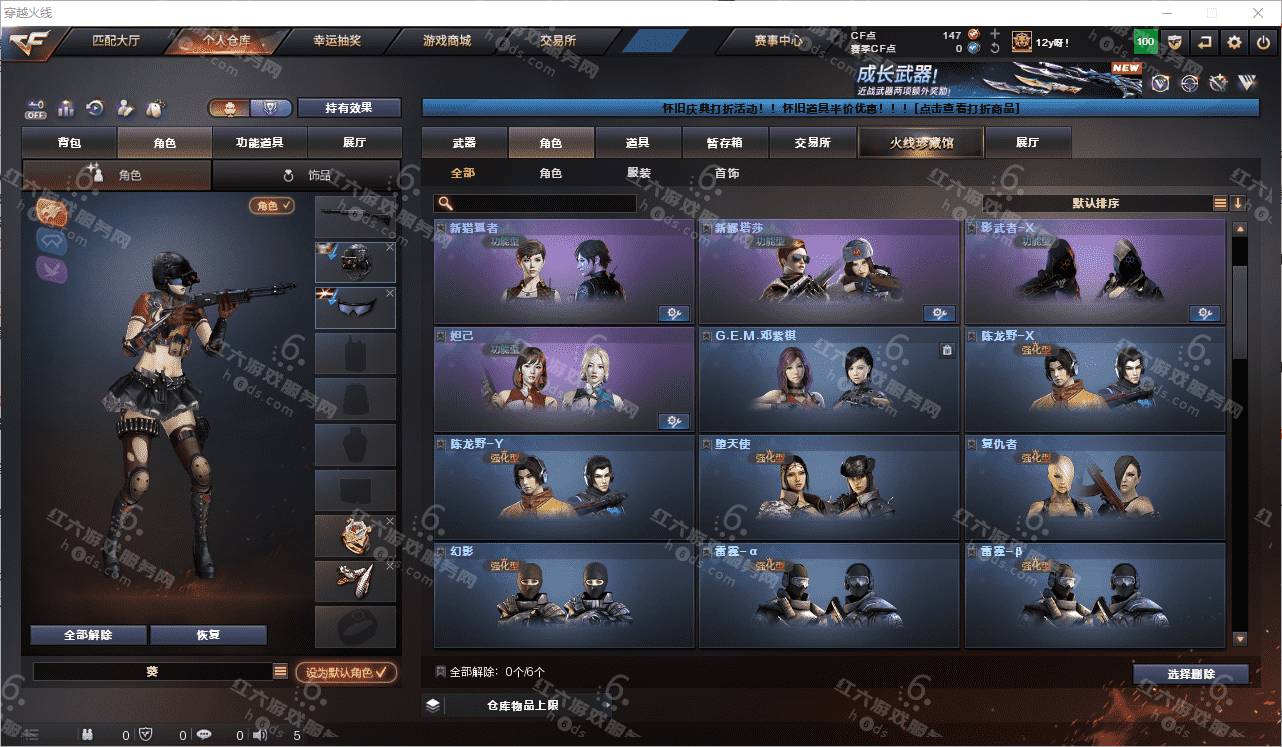Go to the 幸运抽奖 lucky draw

(337, 41)
